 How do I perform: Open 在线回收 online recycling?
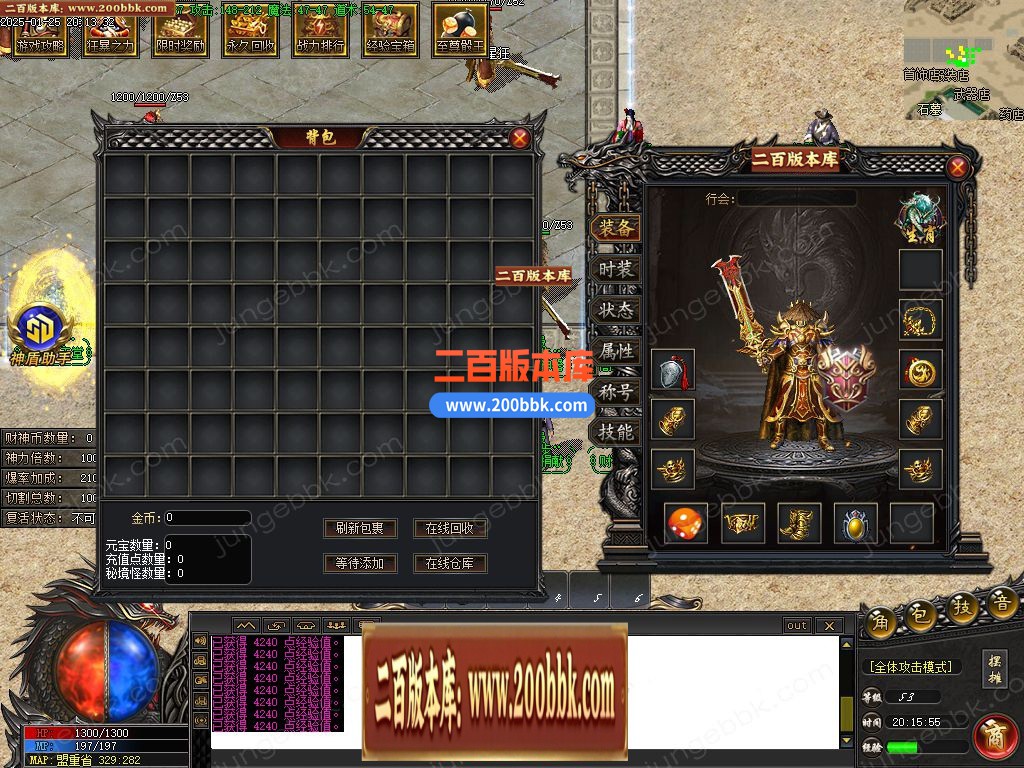450,528
